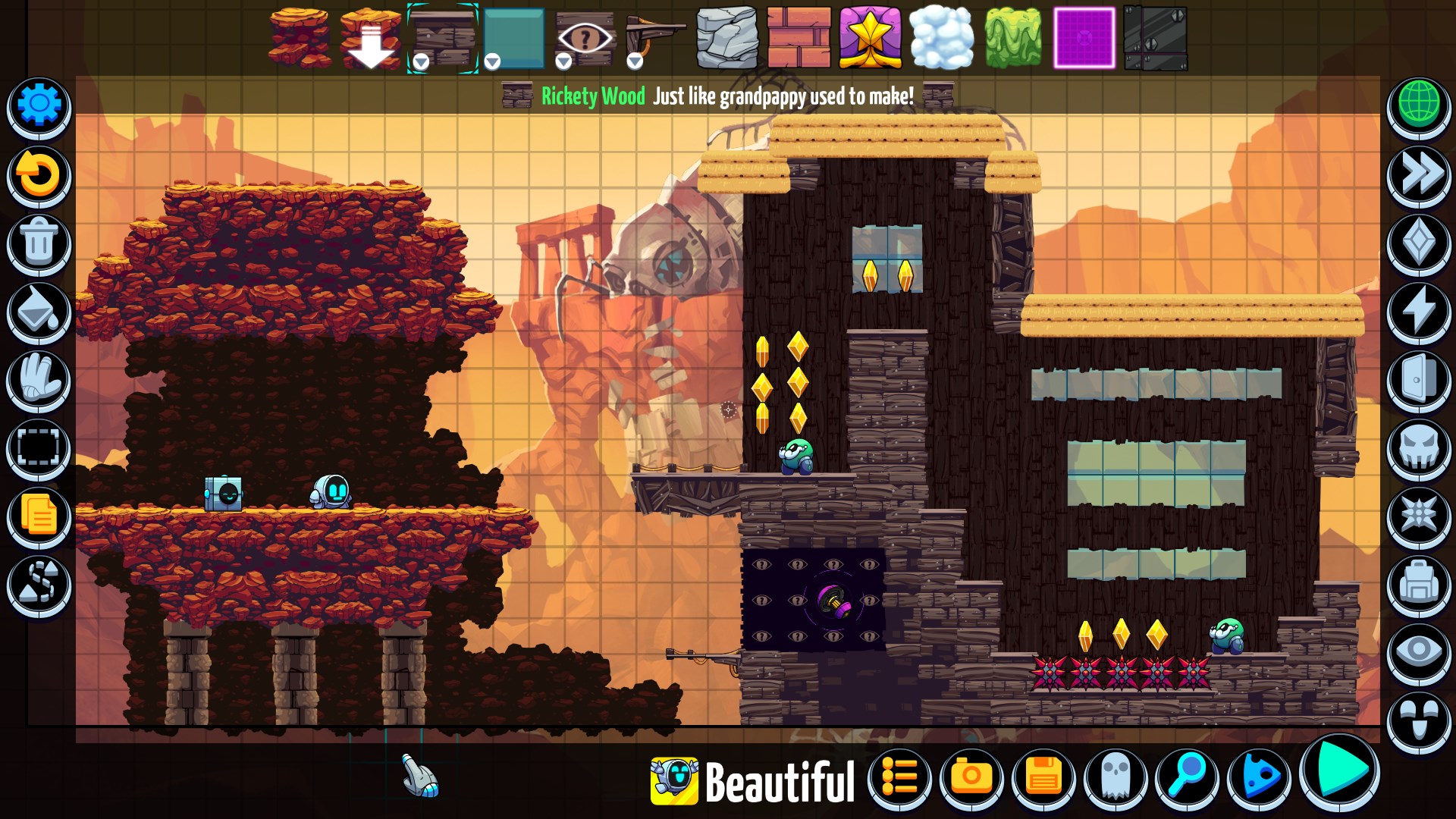Toggle the eye visibility button
Image resolution: width=1456 pixels, height=819 pixels.
(1419, 652)
